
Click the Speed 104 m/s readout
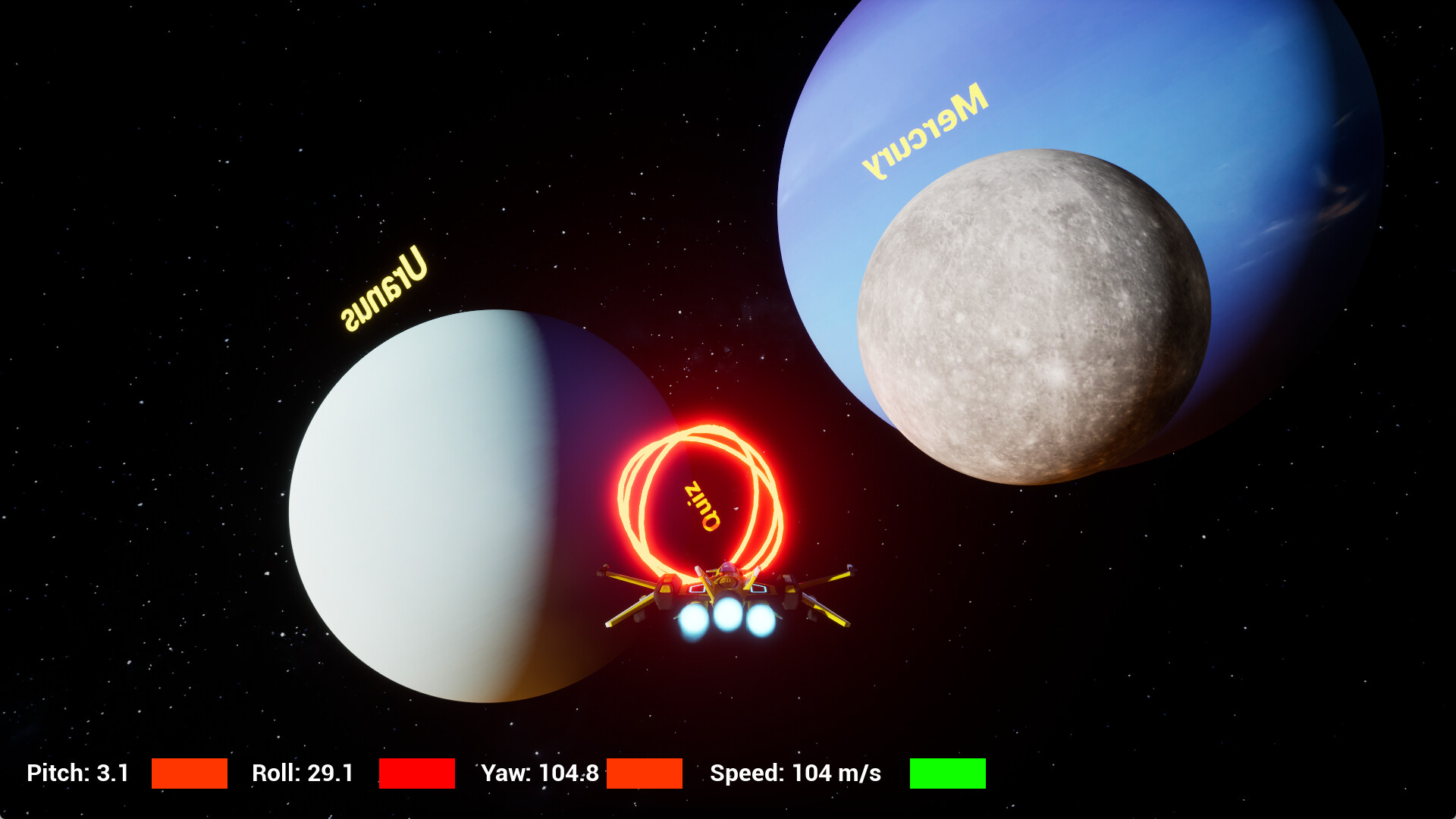(795, 774)
